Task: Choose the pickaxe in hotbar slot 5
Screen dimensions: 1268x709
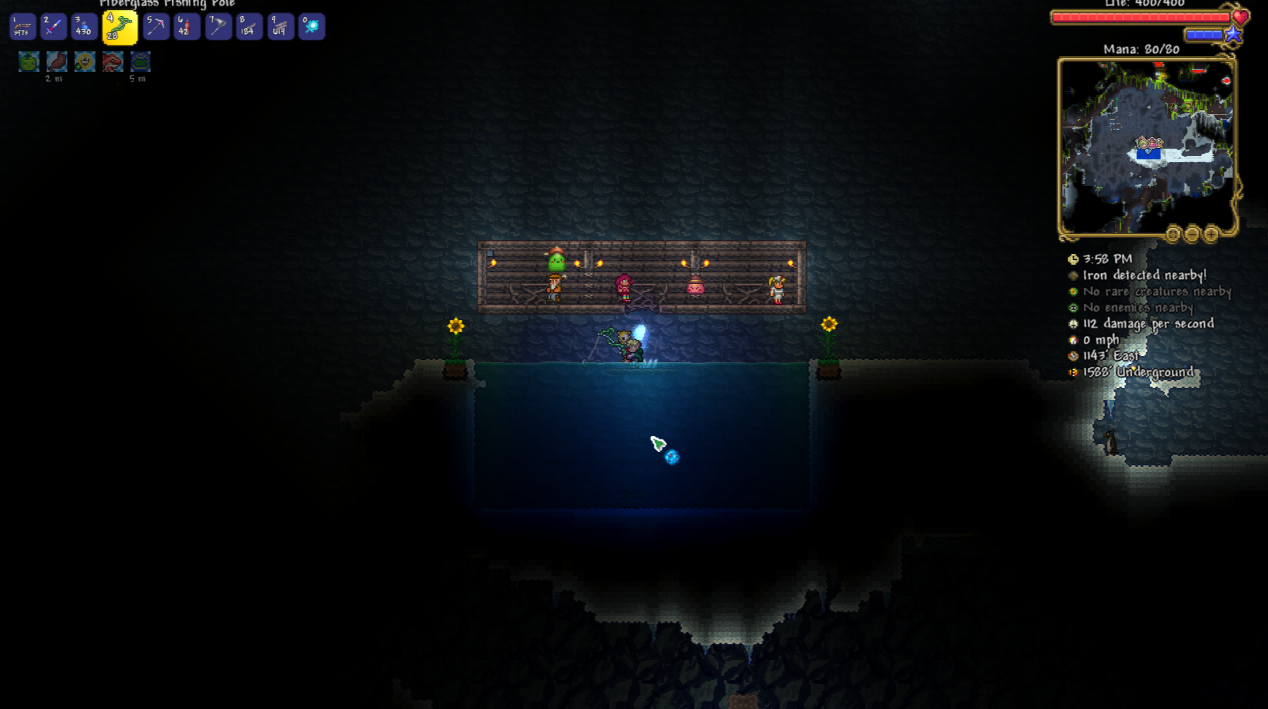Action: pos(155,27)
